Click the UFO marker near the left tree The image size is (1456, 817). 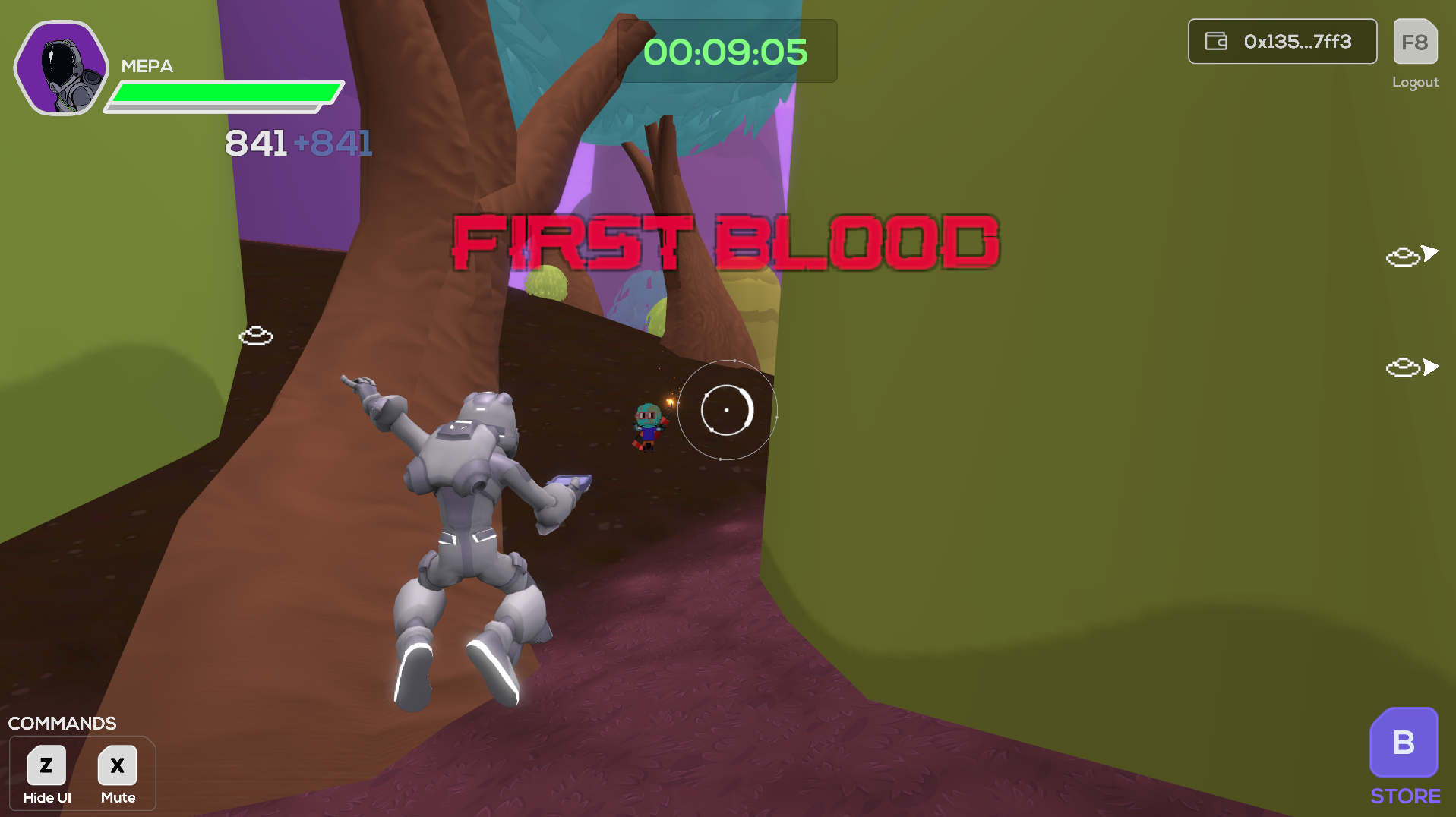coord(256,336)
